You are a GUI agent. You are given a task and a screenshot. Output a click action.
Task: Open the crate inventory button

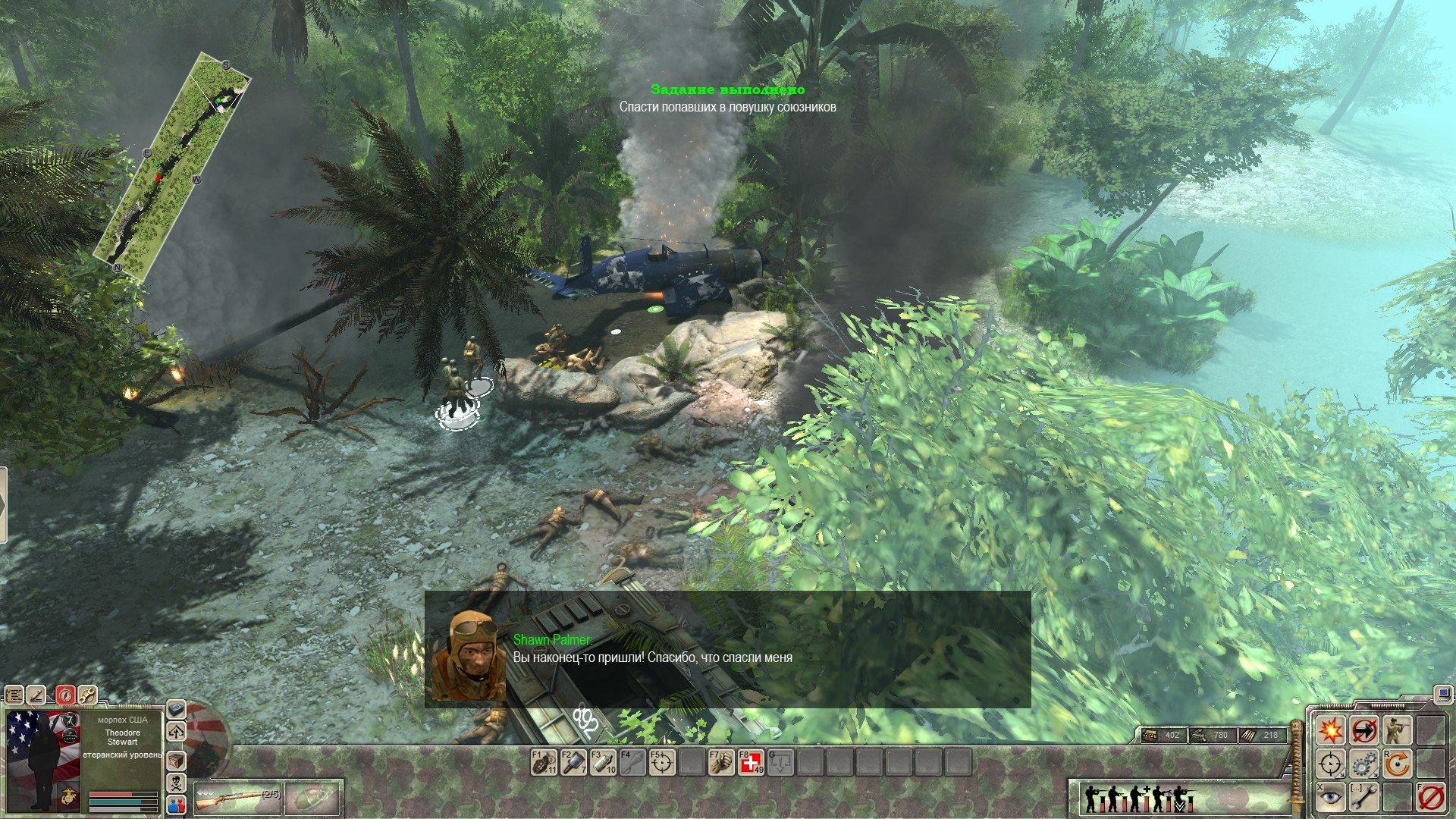[x=176, y=760]
